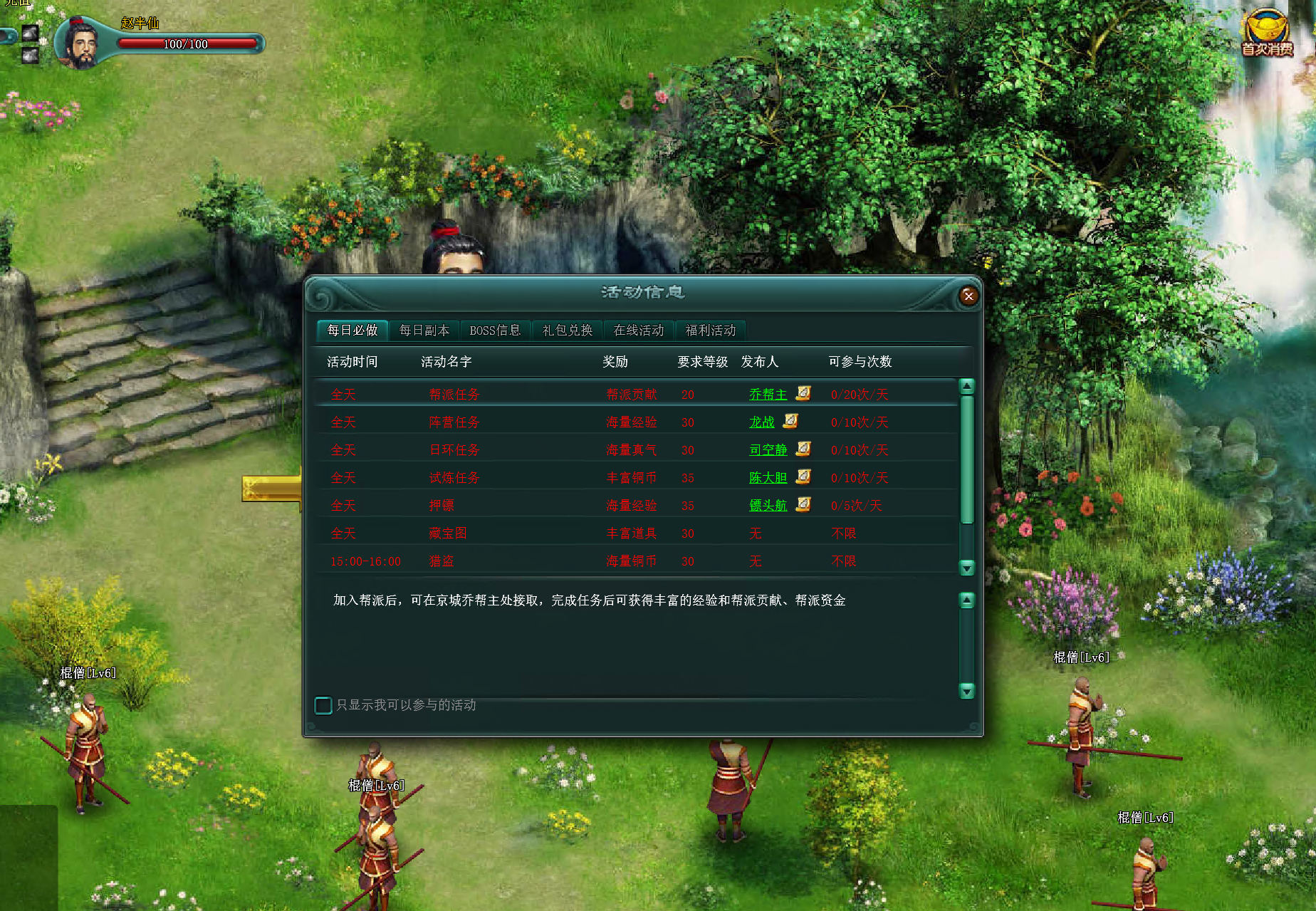This screenshot has width=1316, height=911.
Task: Select the 赵半仙 target portrait
Action: click(x=82, y=44)
